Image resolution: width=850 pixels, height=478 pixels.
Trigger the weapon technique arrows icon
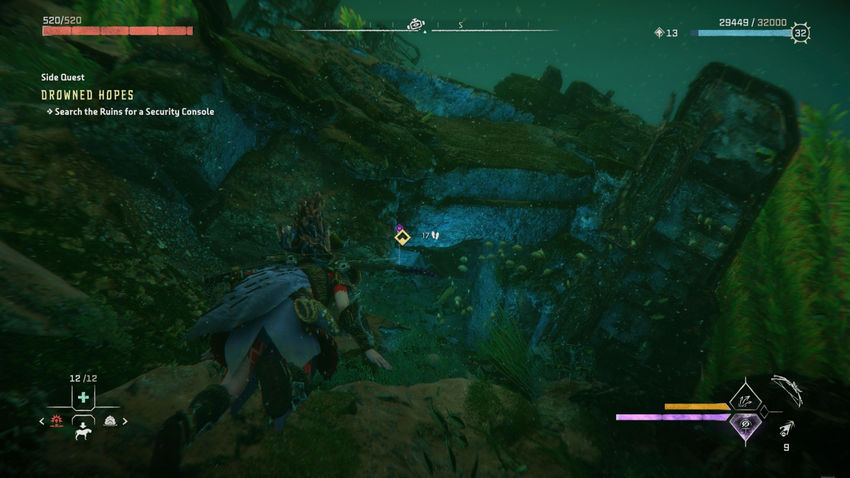745,399
